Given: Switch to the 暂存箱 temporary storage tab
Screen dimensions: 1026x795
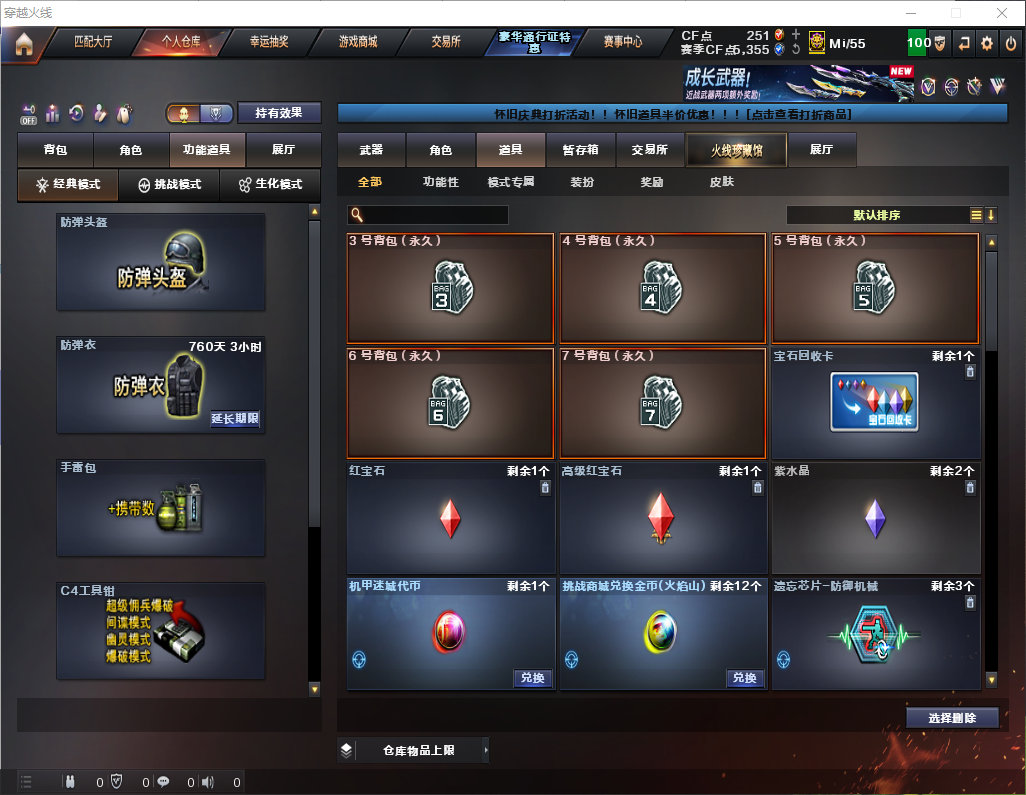Looking at the screenshot, I should pos(580,150).
